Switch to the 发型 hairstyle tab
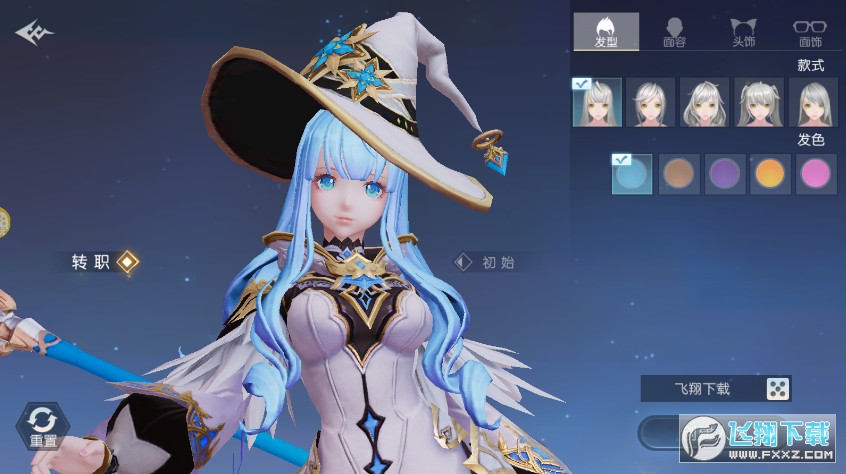Viewport: 846px width, 474px height. point(606,32)
